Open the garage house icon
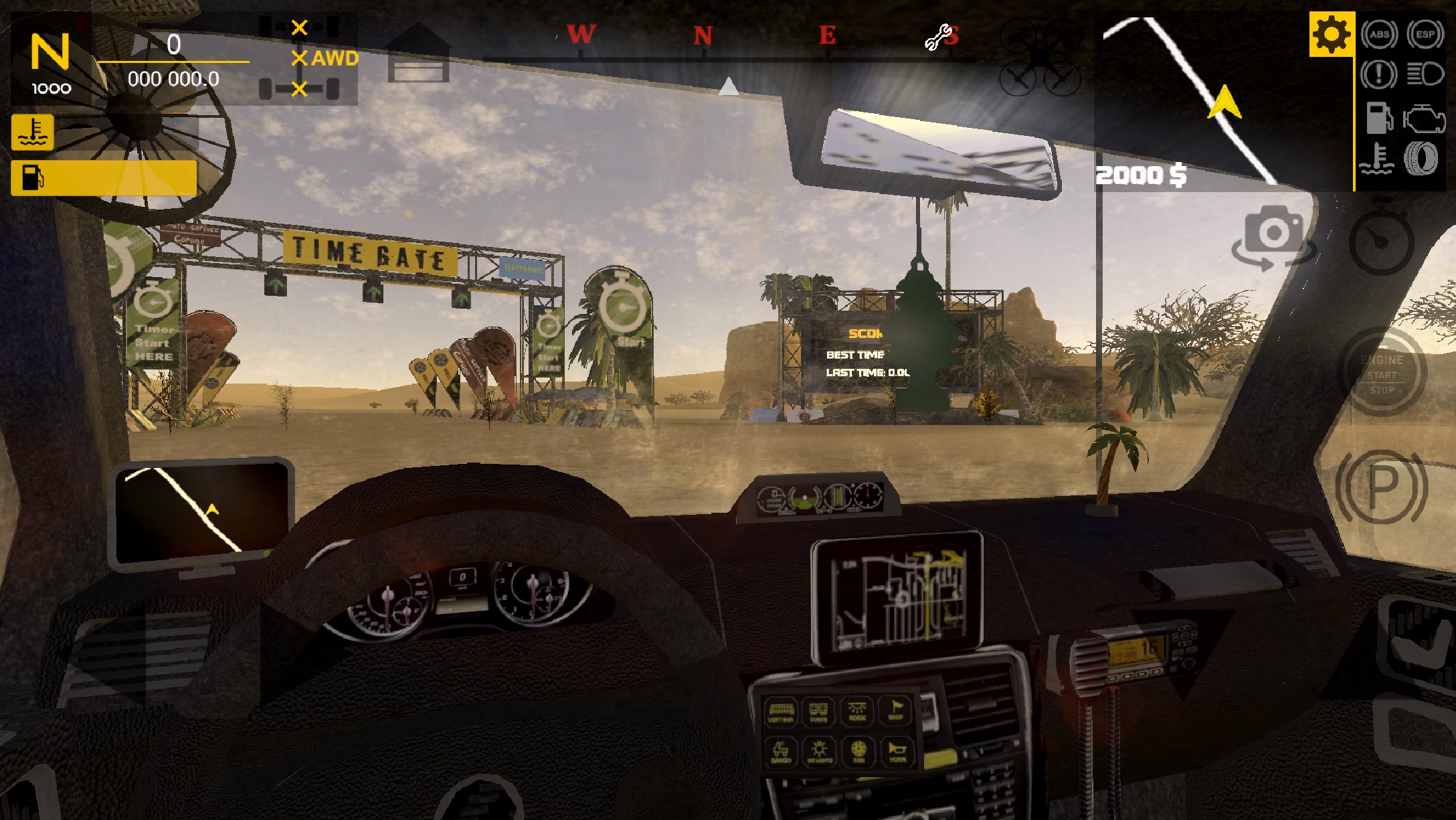 pos(418,54)
